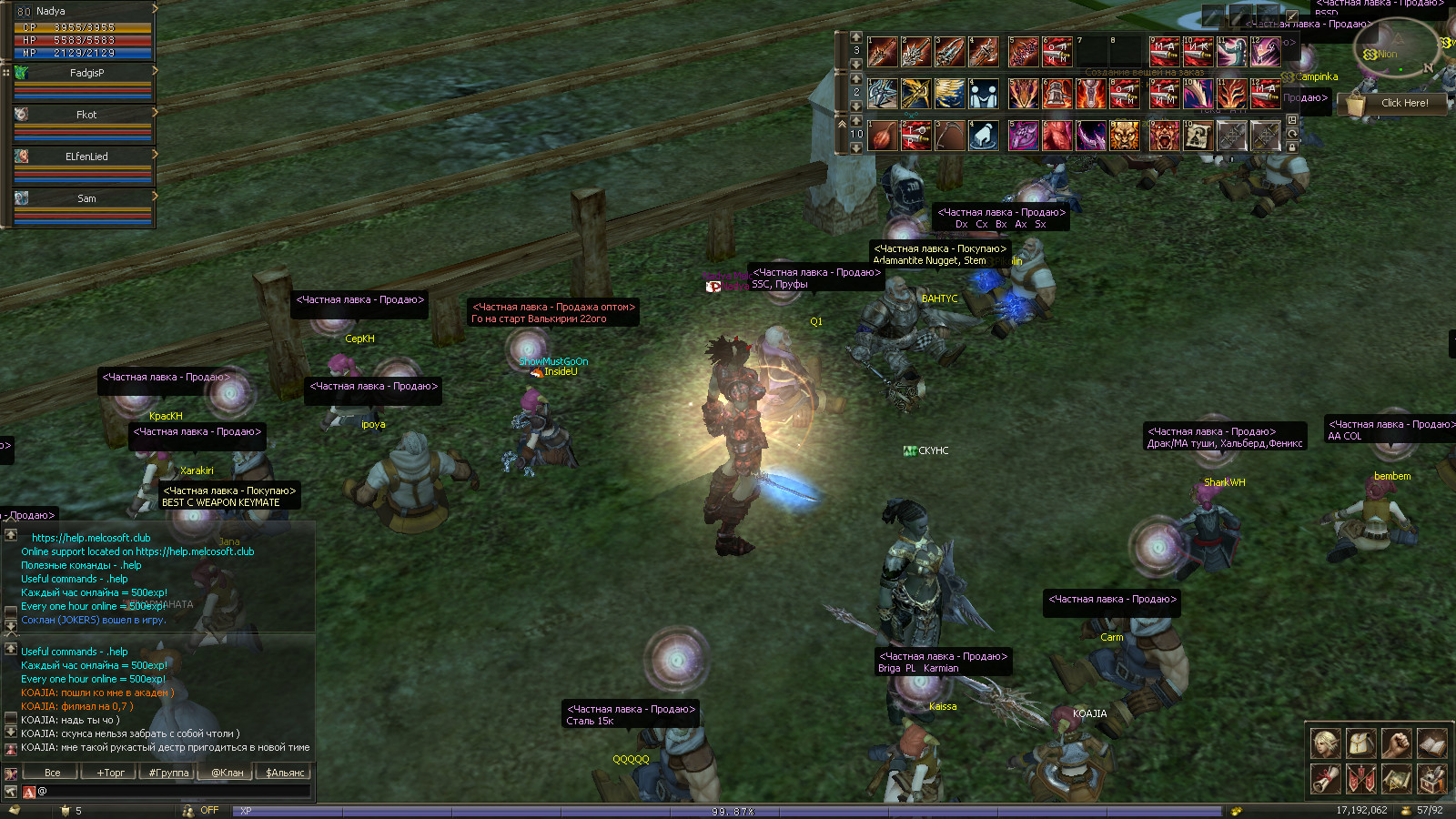Viewport: 1456px width, 819px height.
Task: Open the world map scroll icon
Action: click(x=1396, y=779)
